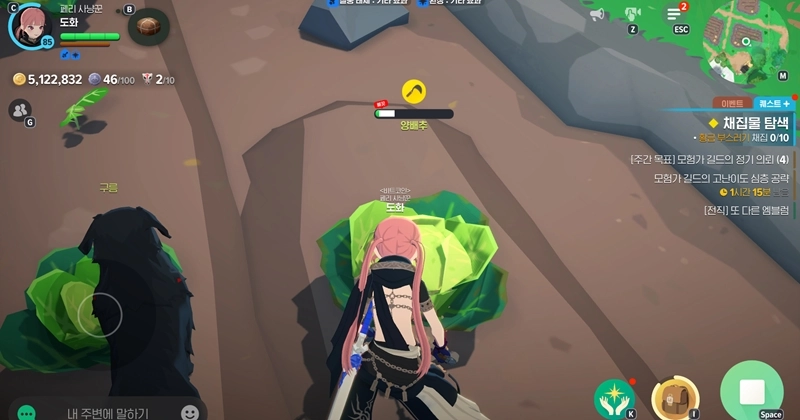Open the backpack inventory button

pos(669,397)
